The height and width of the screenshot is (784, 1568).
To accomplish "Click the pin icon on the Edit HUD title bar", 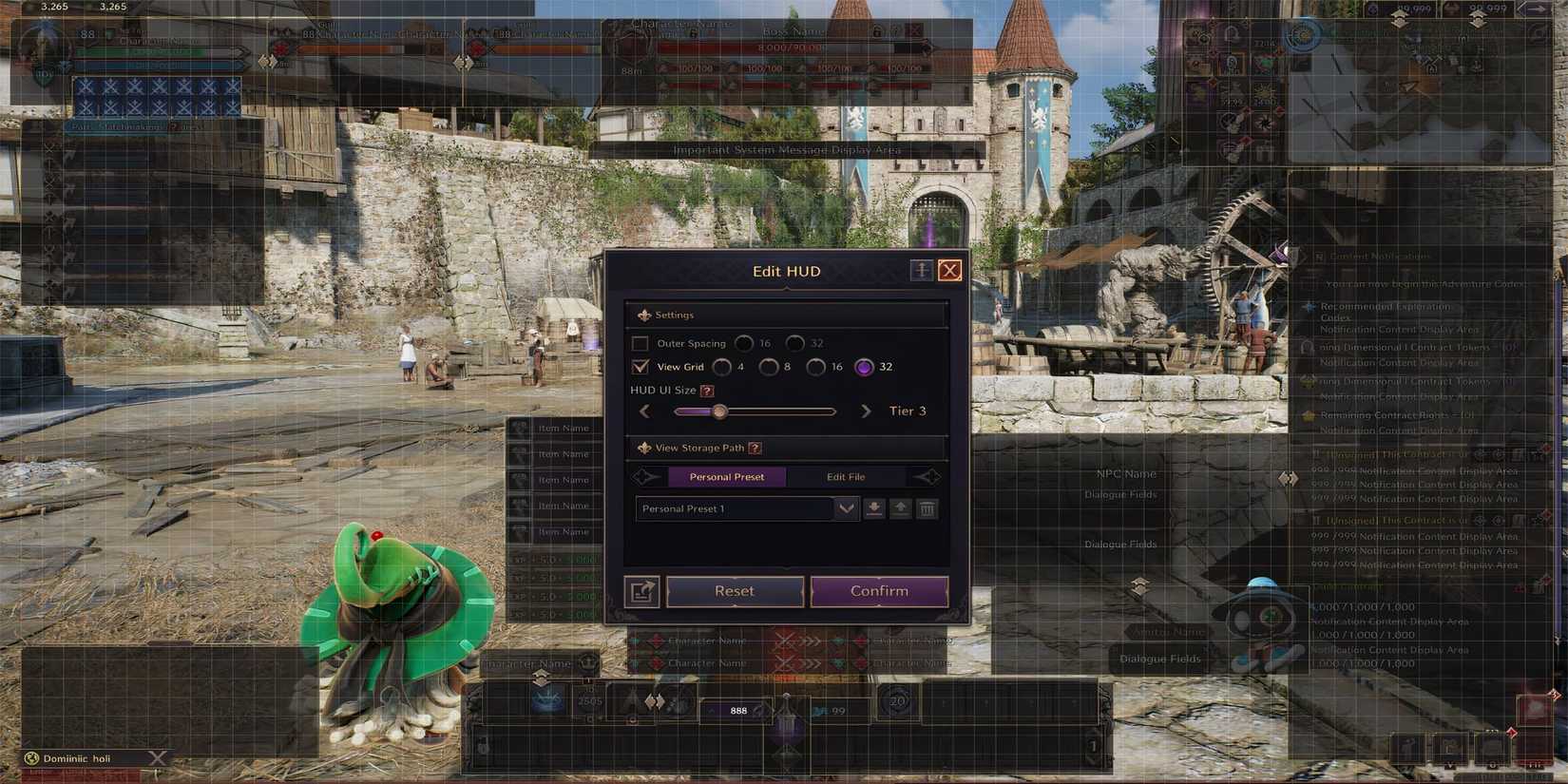I will [x=920, y=270].
